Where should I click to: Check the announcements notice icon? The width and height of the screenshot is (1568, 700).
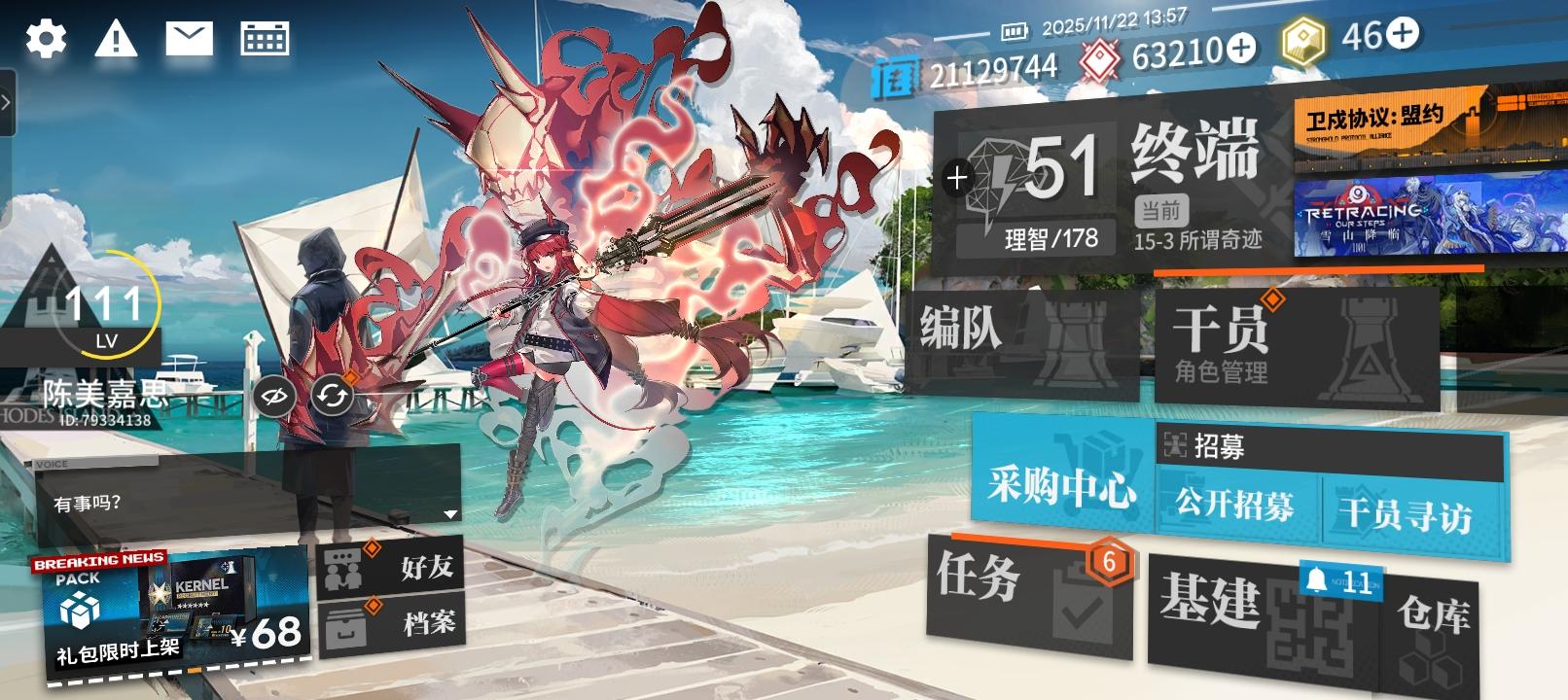point(117,39)
